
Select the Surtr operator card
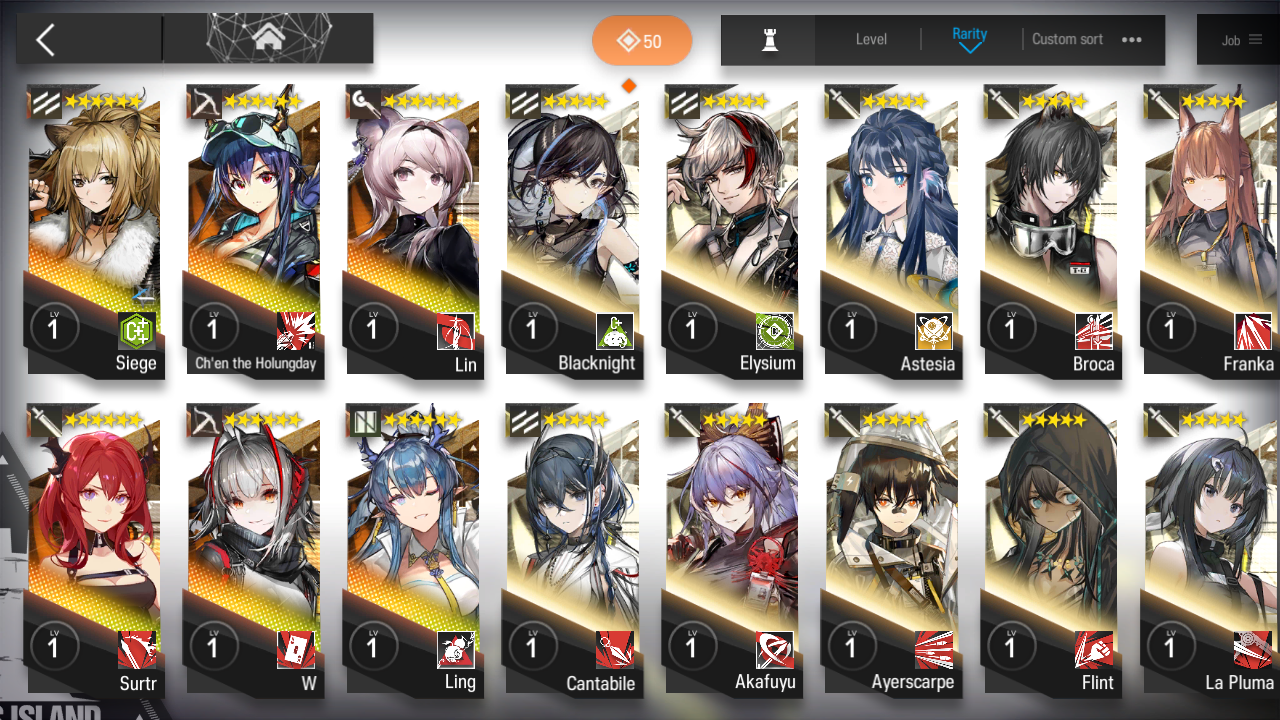click(94, 550)
